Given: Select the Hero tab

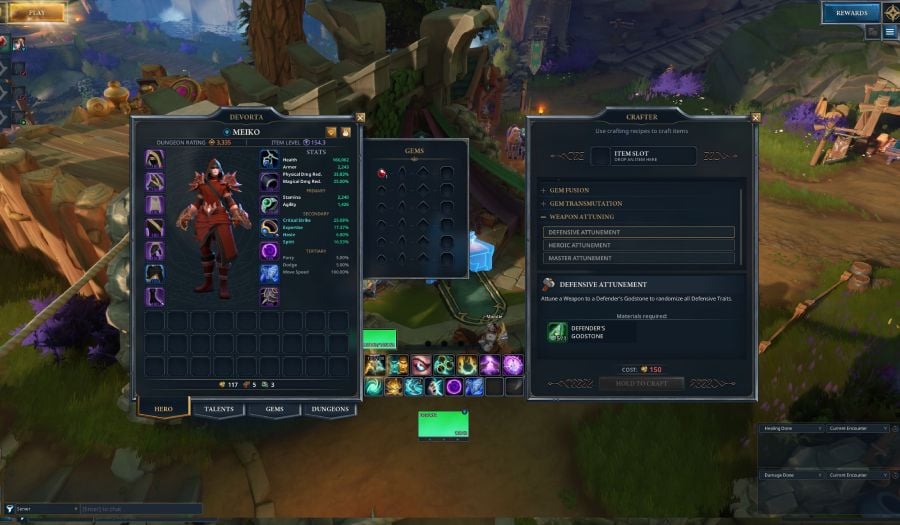Looking at the screenshot, I should click(162, 409).
